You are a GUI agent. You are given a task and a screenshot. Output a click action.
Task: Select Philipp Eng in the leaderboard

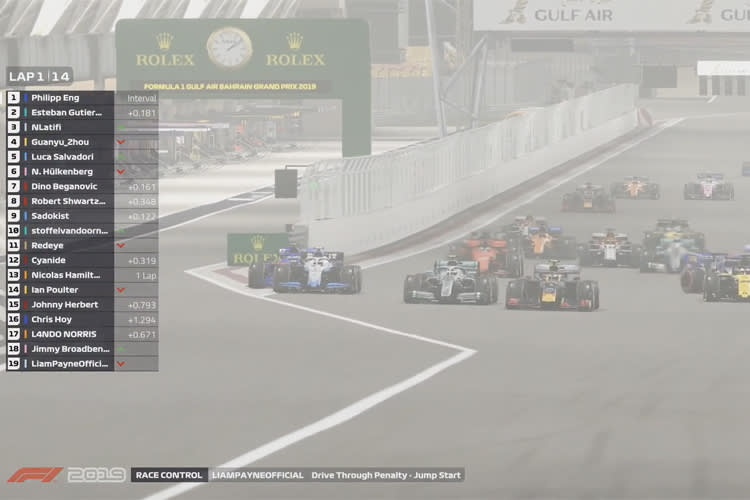tap(80, 98)
